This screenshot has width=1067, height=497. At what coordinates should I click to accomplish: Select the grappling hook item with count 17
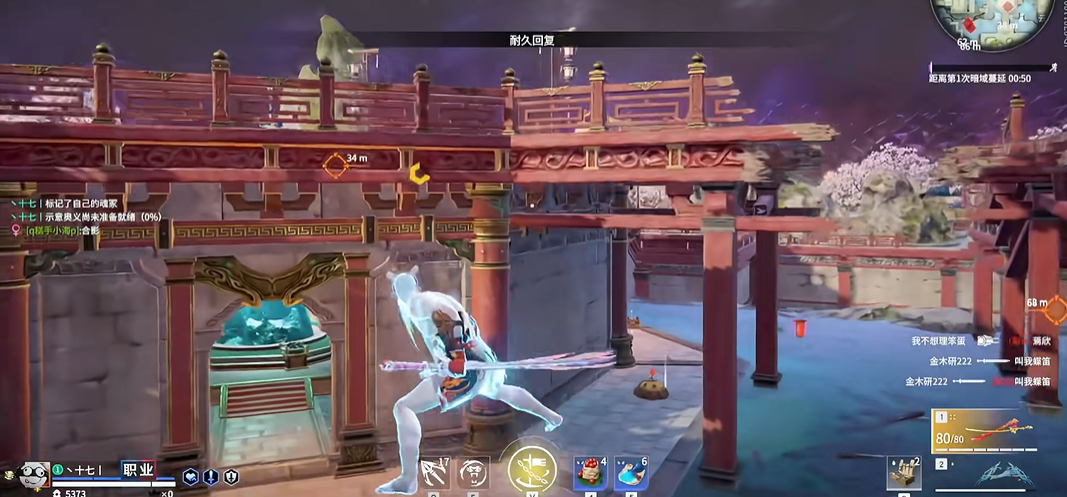(436, 472)
